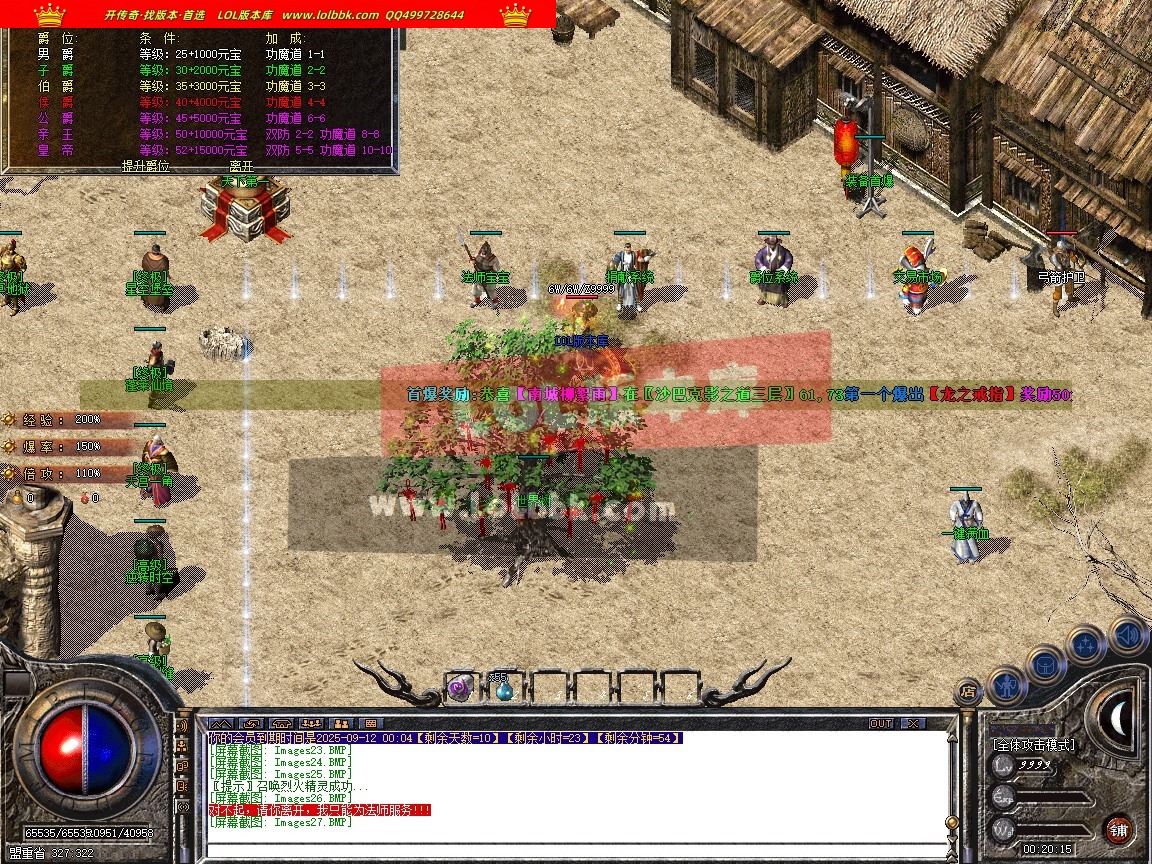The width and height of the screenshot is (1152, 864).
Task: Toggle sound with the speaker icon
Action: point(1127,635)
